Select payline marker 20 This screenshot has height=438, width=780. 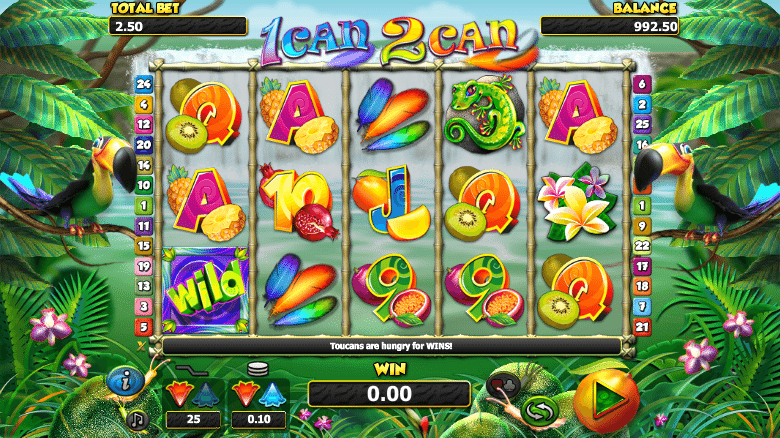[143, 145]
